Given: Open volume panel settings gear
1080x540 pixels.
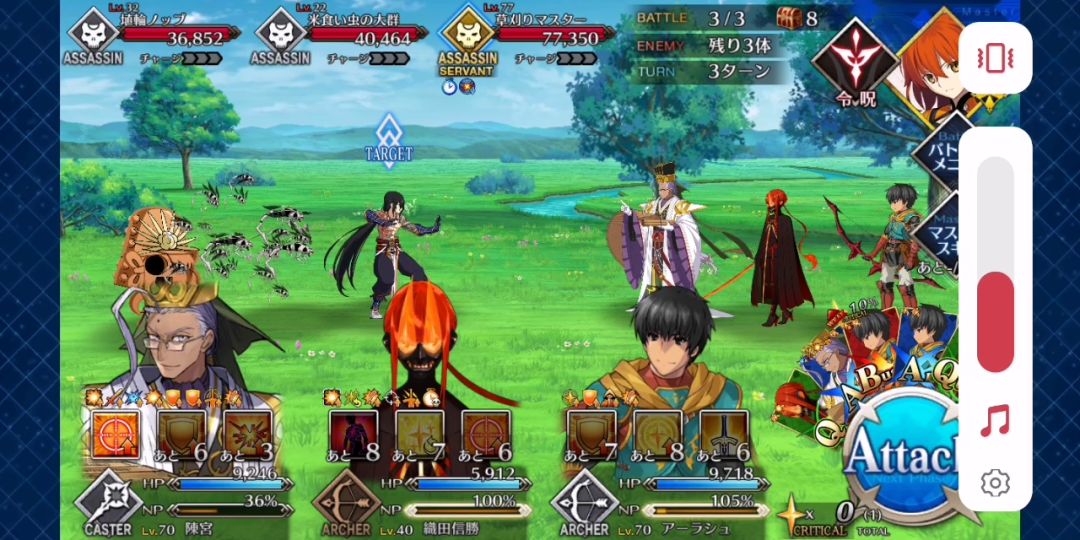Looking at the screenshot, I should click(995, 483).
